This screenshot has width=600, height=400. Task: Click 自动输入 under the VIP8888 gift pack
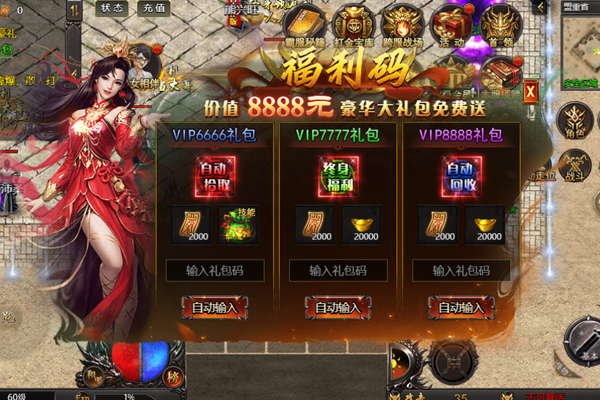click(461, 308)
